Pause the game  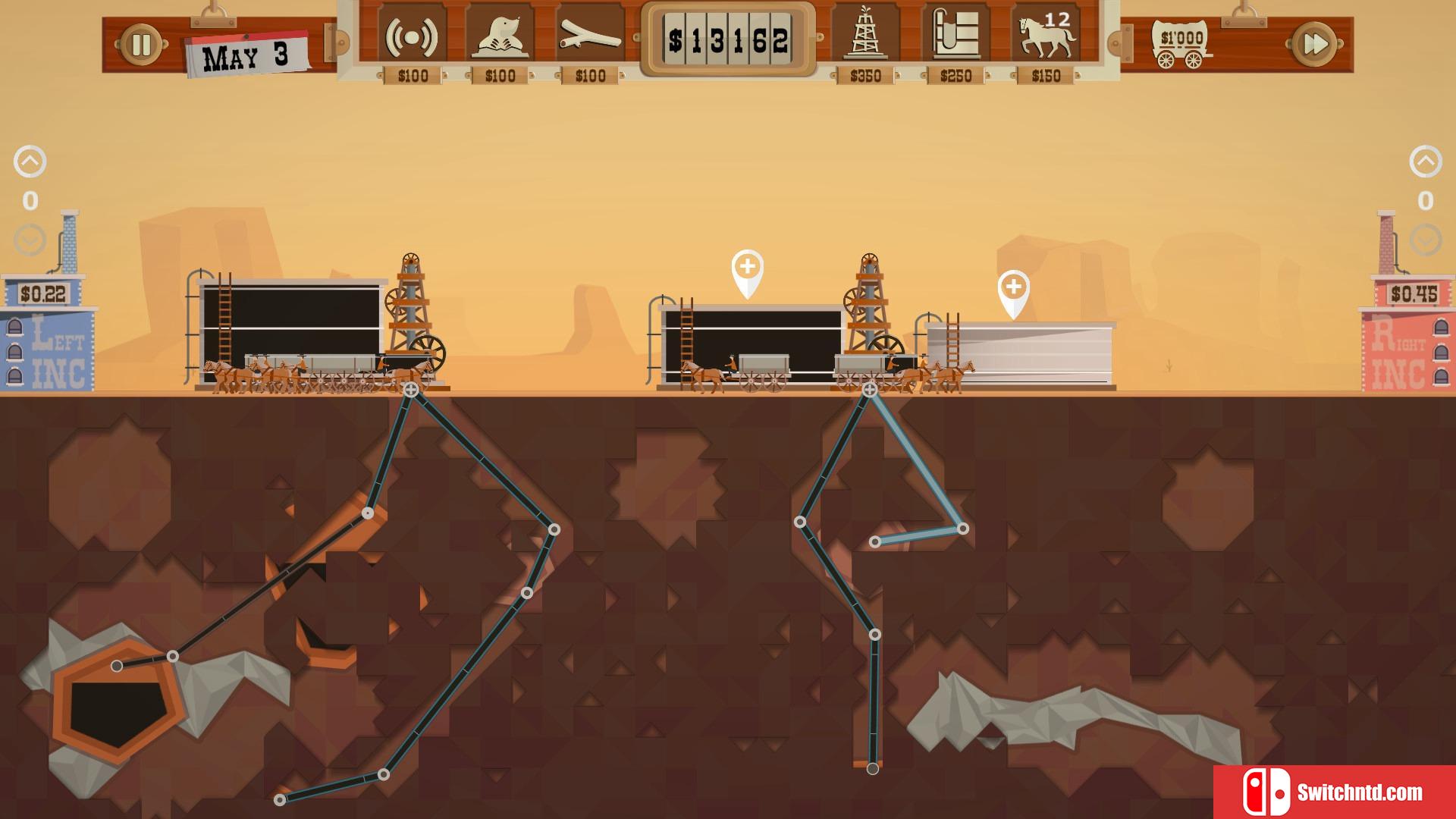(141, 45)
